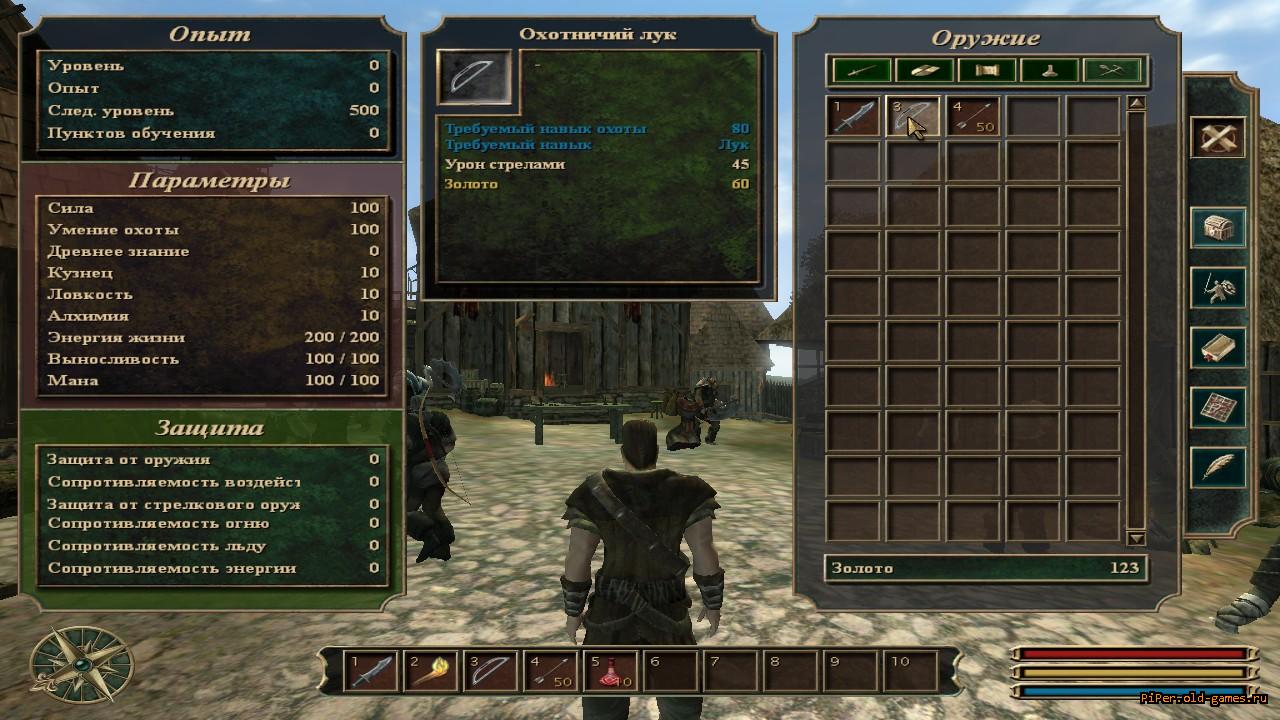The image size is (1280, 720).
Task: Use the red potion in hotbar slot 5
Action: (612, 670)
